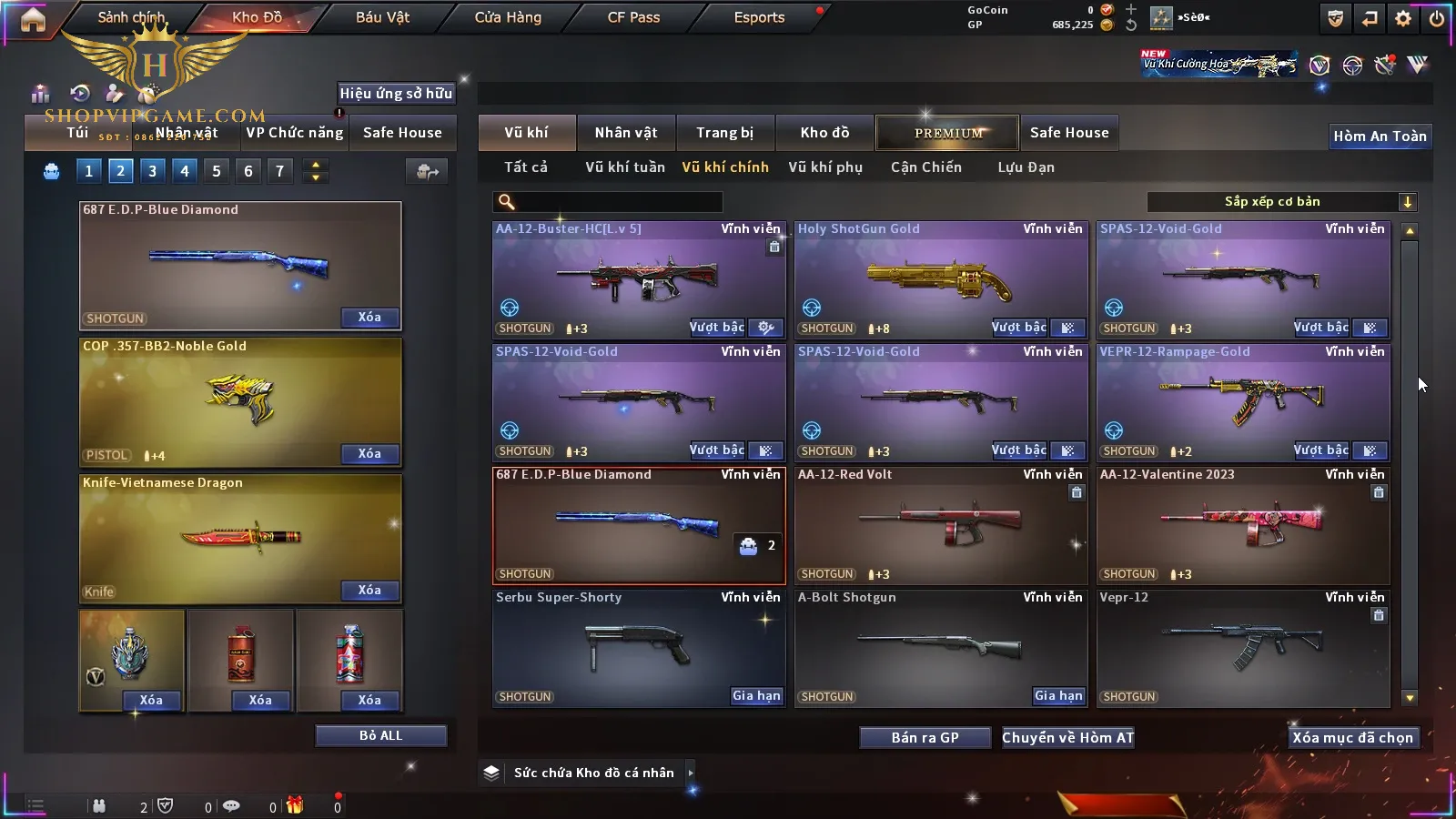Click Chuyển về Hòm AT button
1456x819 pixels.
tap(1067, 738)
